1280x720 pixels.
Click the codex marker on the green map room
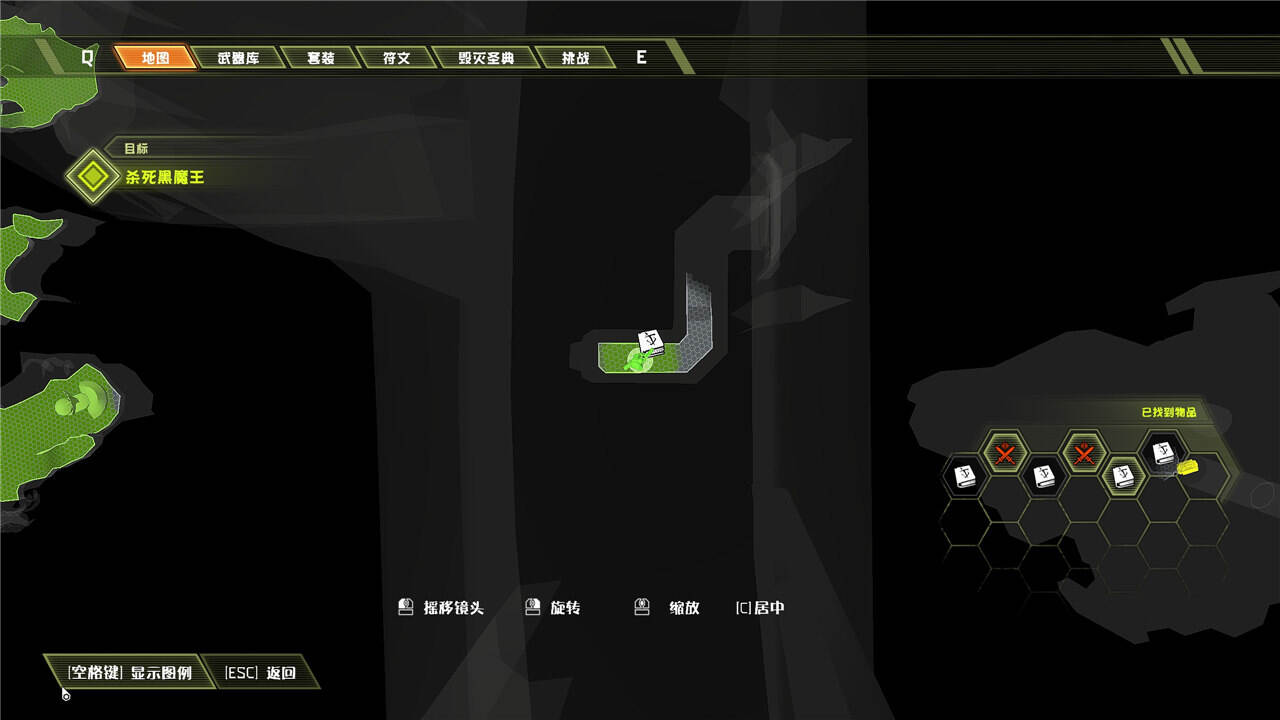coord(651,343)
